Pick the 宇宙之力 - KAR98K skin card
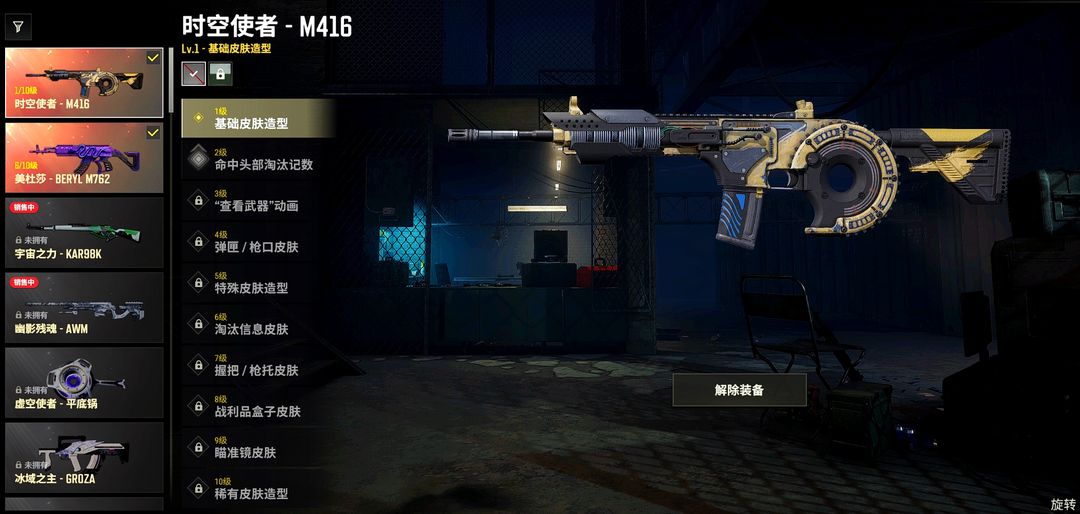The width and height of the screenshot is (1080, 514). click(84, 232)
